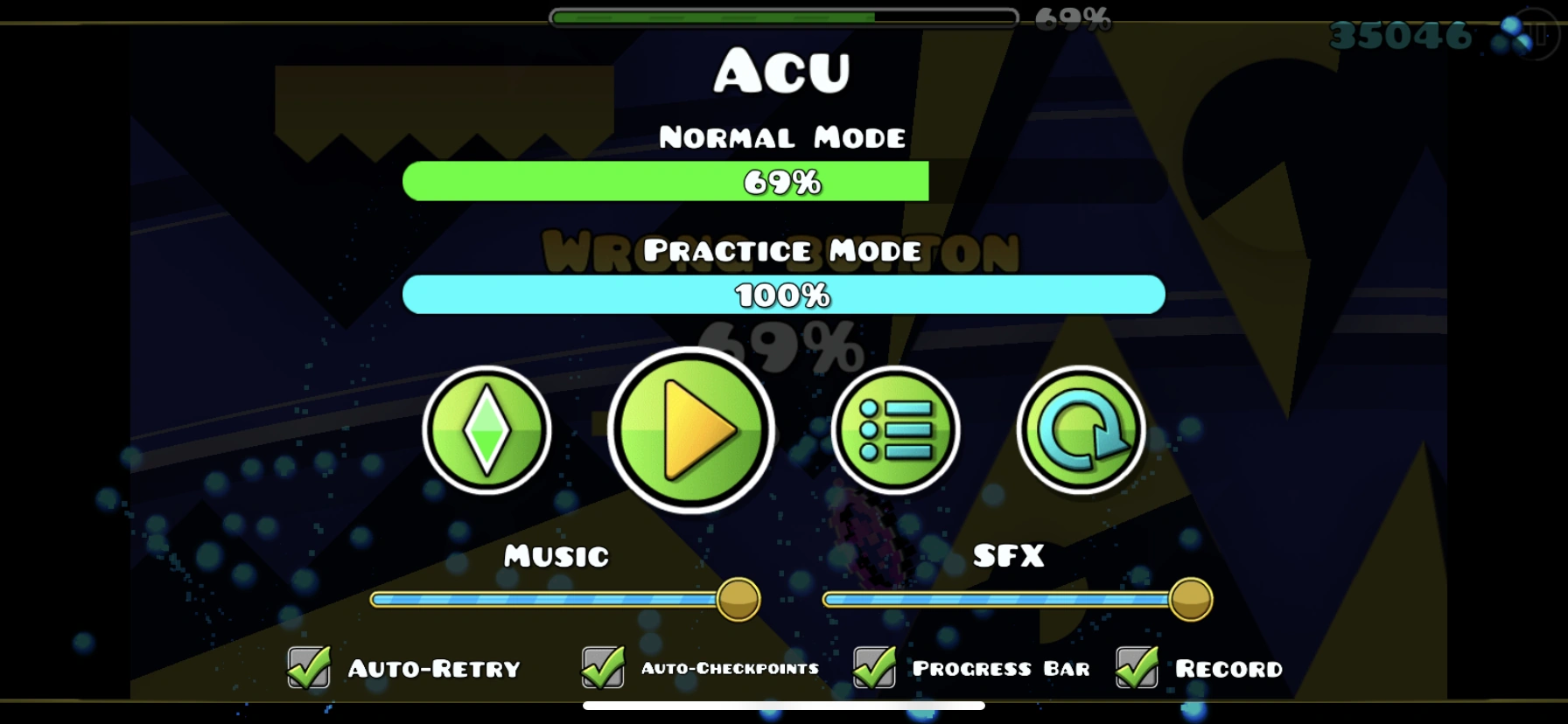Screen dimensions: 1568x724
Task: Select the green diamond level icon
Action: (x=488, y=430)
